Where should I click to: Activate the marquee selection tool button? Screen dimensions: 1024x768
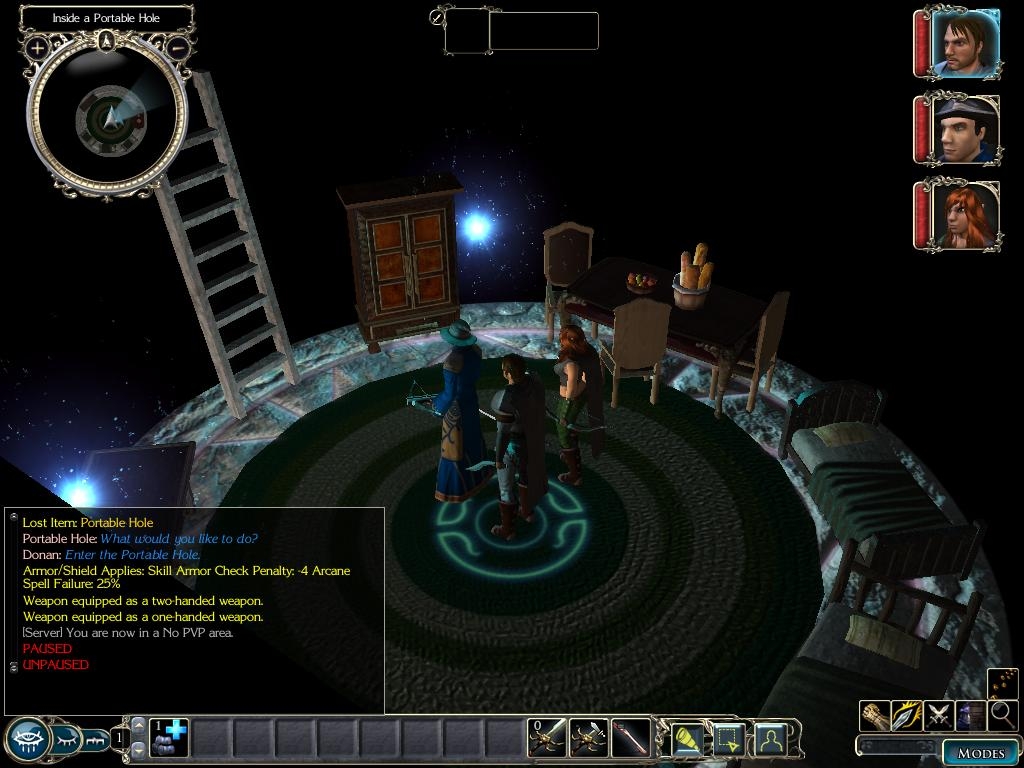click(728, 739)
